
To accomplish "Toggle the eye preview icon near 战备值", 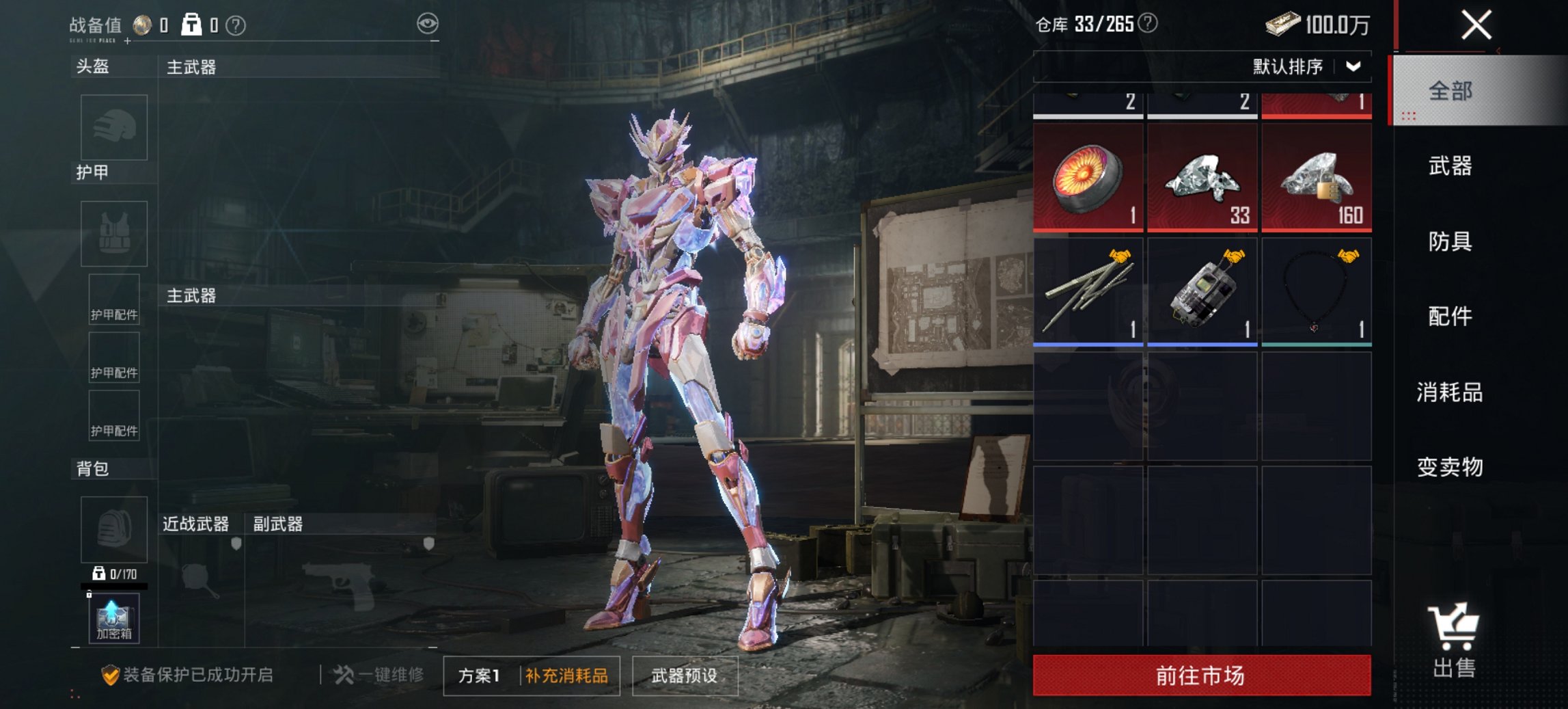I will [x=428, y=22].
